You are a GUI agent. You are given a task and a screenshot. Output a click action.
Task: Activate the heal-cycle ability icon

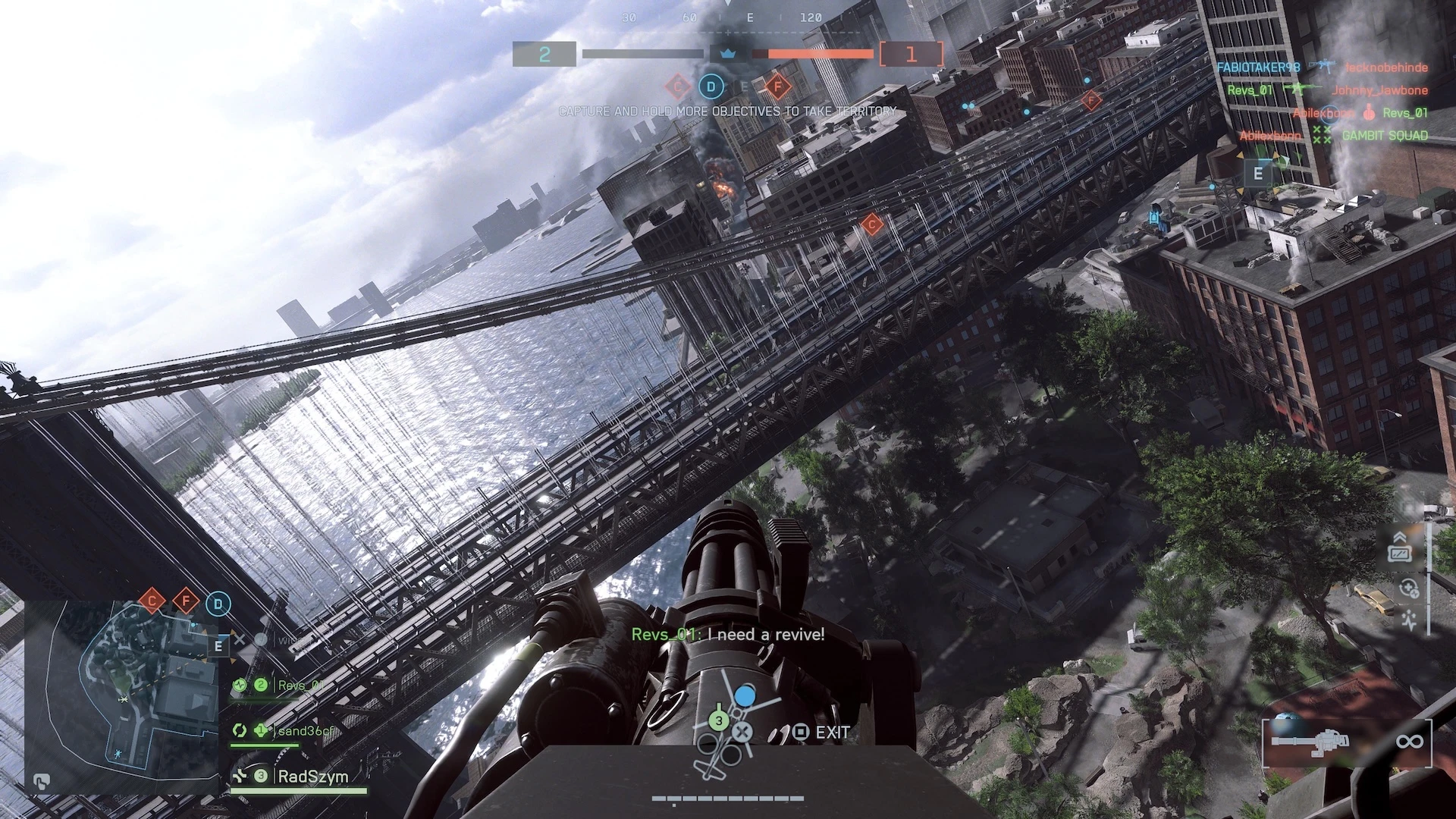(x=1408, y=588)
